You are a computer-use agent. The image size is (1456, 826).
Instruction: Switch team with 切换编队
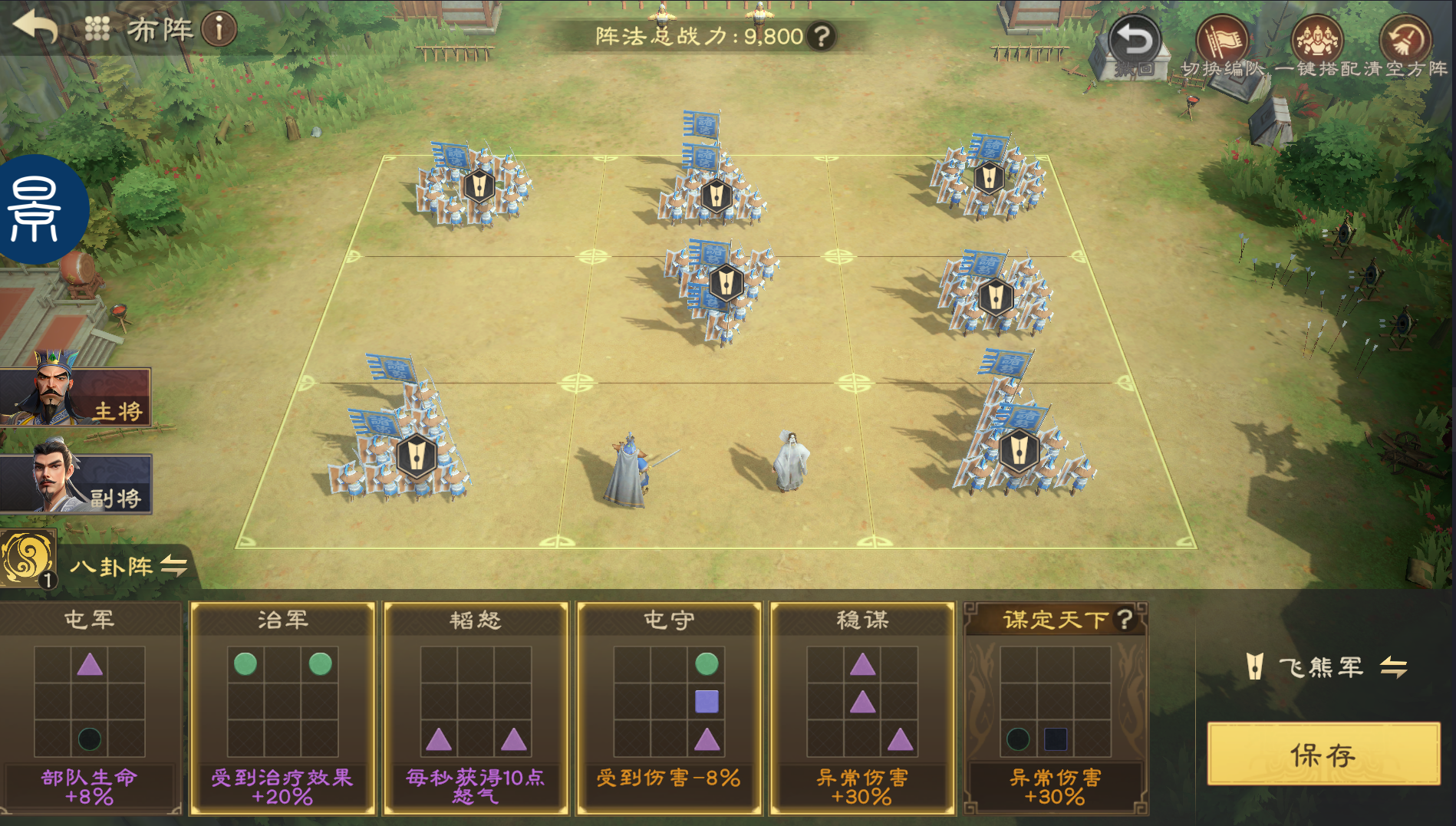[1222, 44]
